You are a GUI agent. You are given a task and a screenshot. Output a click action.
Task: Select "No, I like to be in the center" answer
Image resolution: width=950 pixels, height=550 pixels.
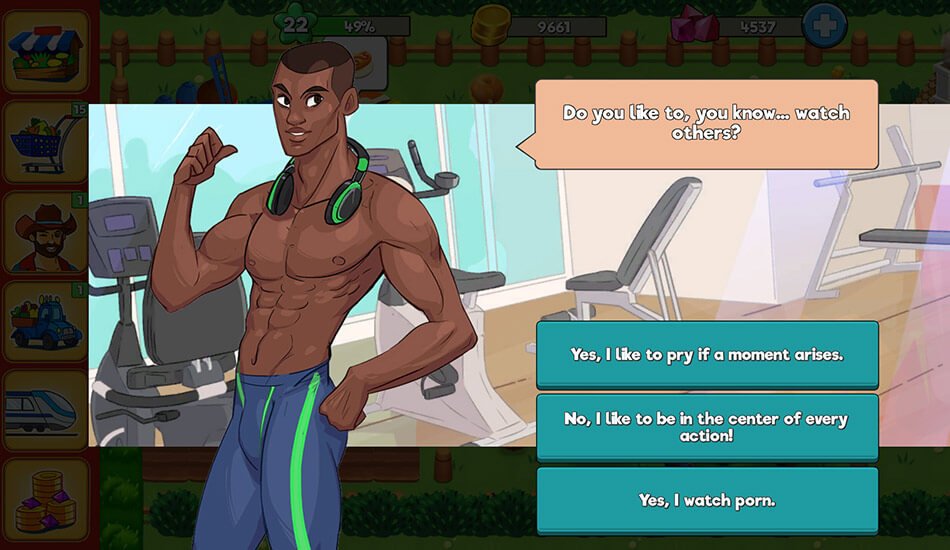[707, 427]
